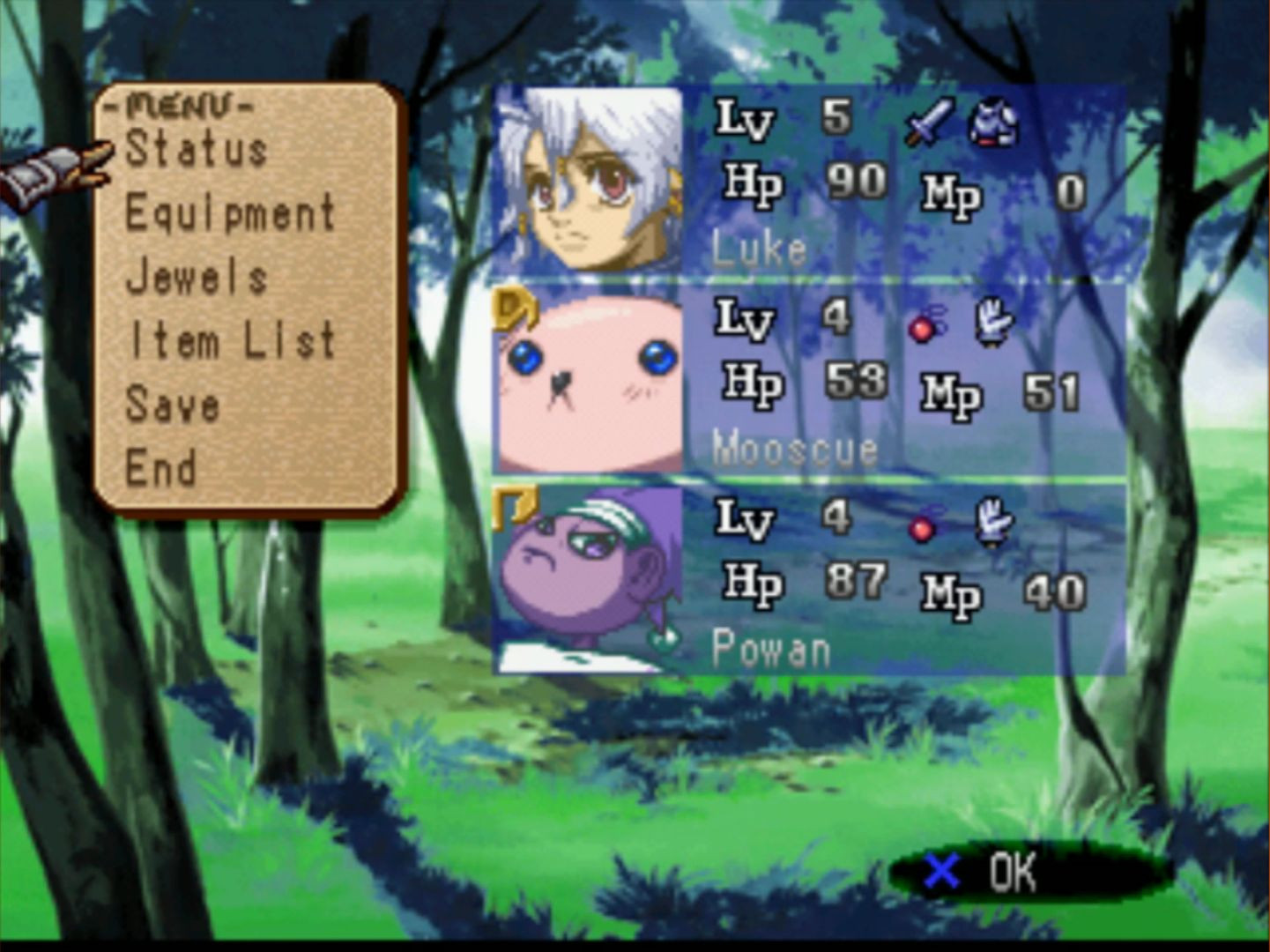Screen dimensions: 1270x952
Task: Select Save in the menu
Action: pyautogui.click(x=173, y=405)
